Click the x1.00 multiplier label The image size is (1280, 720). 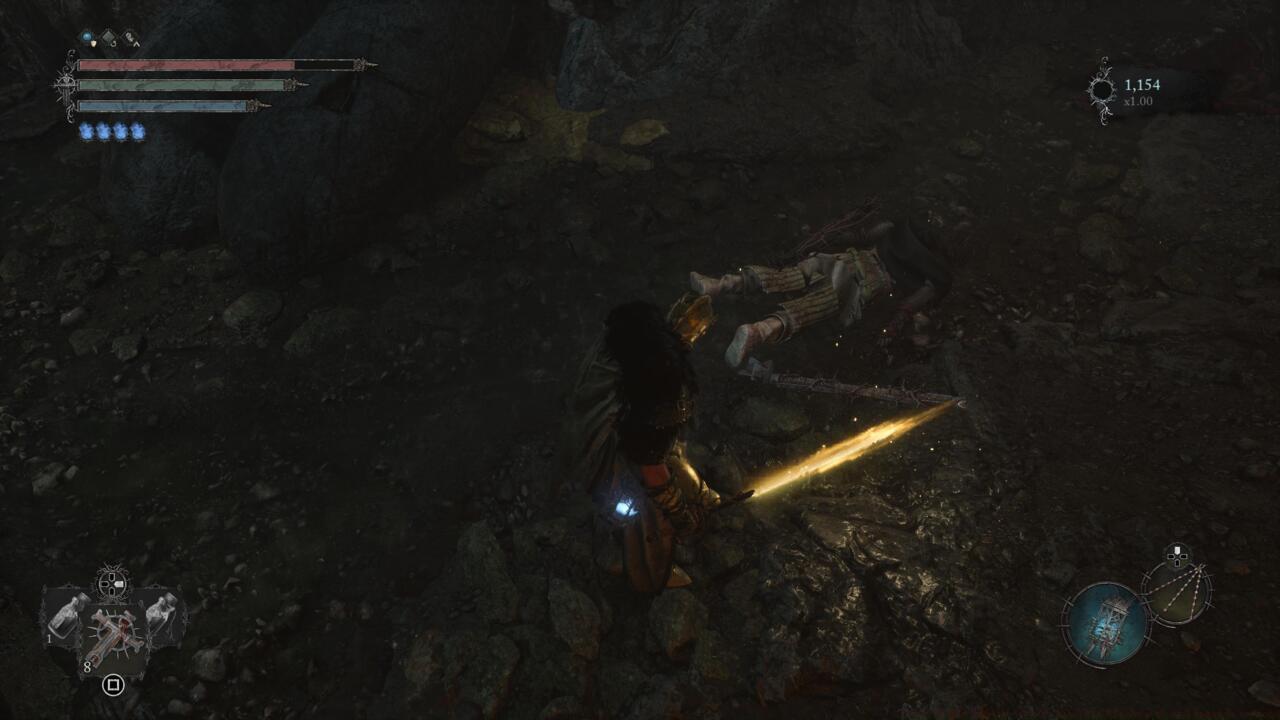(x=1139, y=101)
